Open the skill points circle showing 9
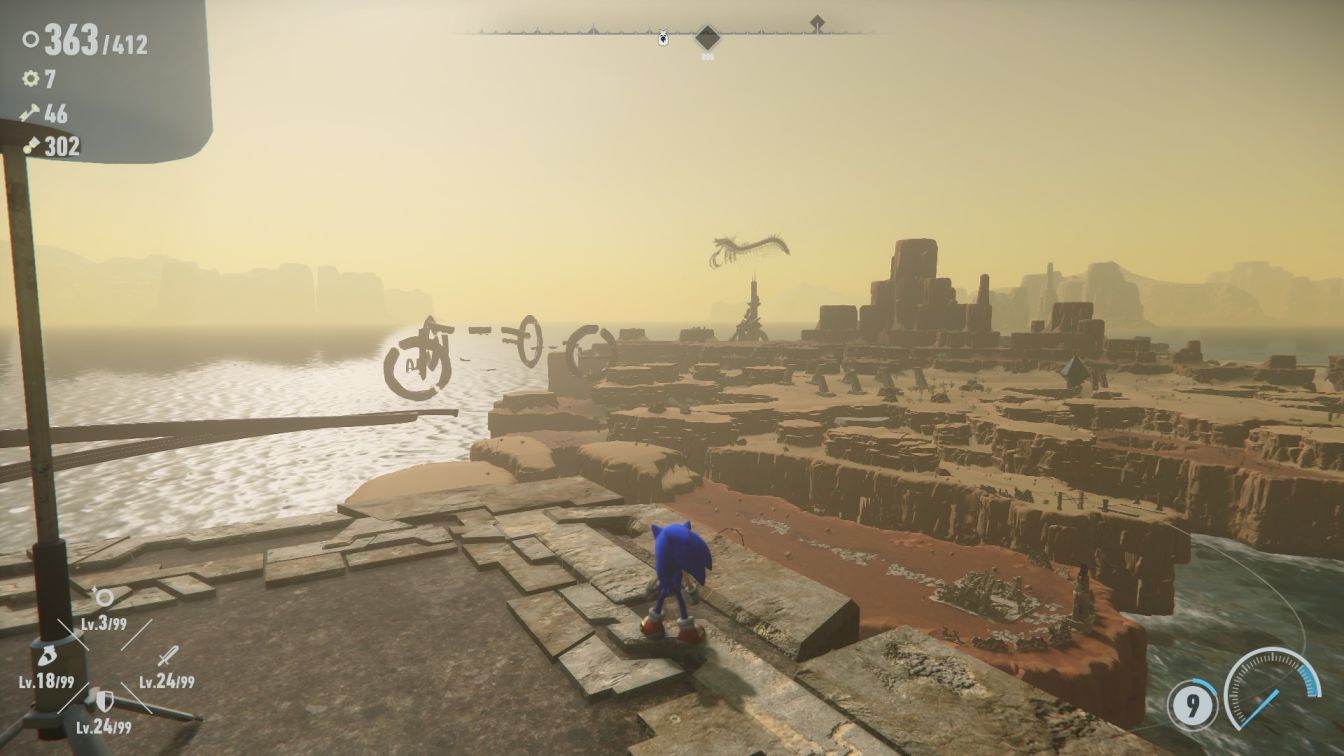Image resolution: width=1344 pixels, height=756 pixels. click(x=1192, y=704)
